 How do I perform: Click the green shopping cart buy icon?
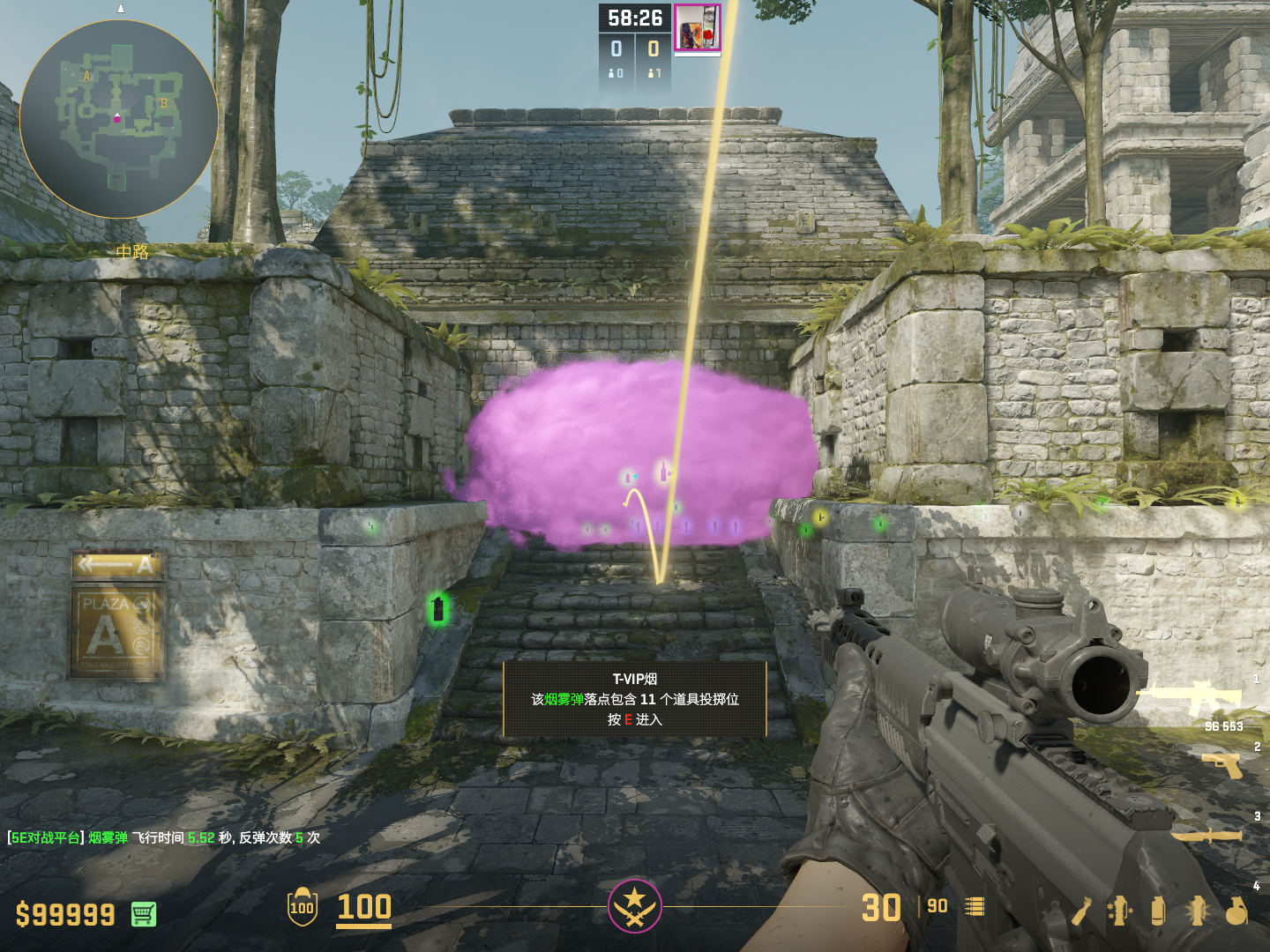tap(144, 914)
